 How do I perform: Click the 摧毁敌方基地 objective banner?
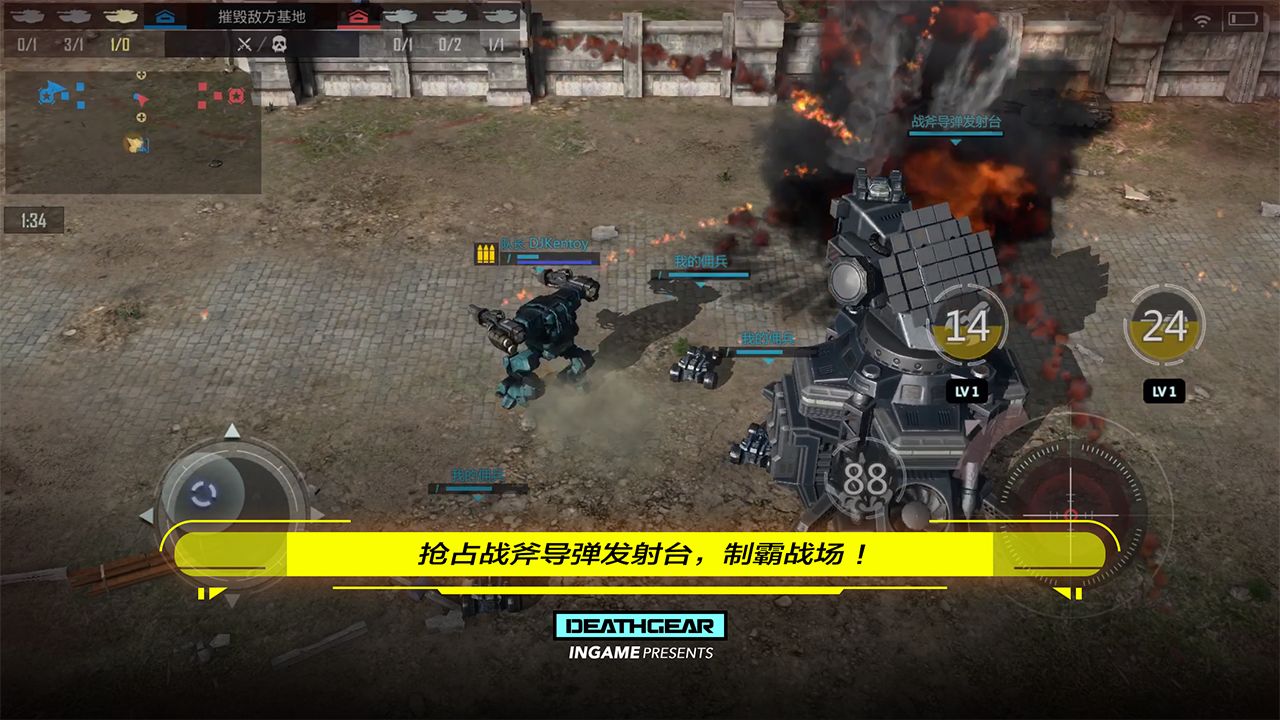tap(260, 14)
